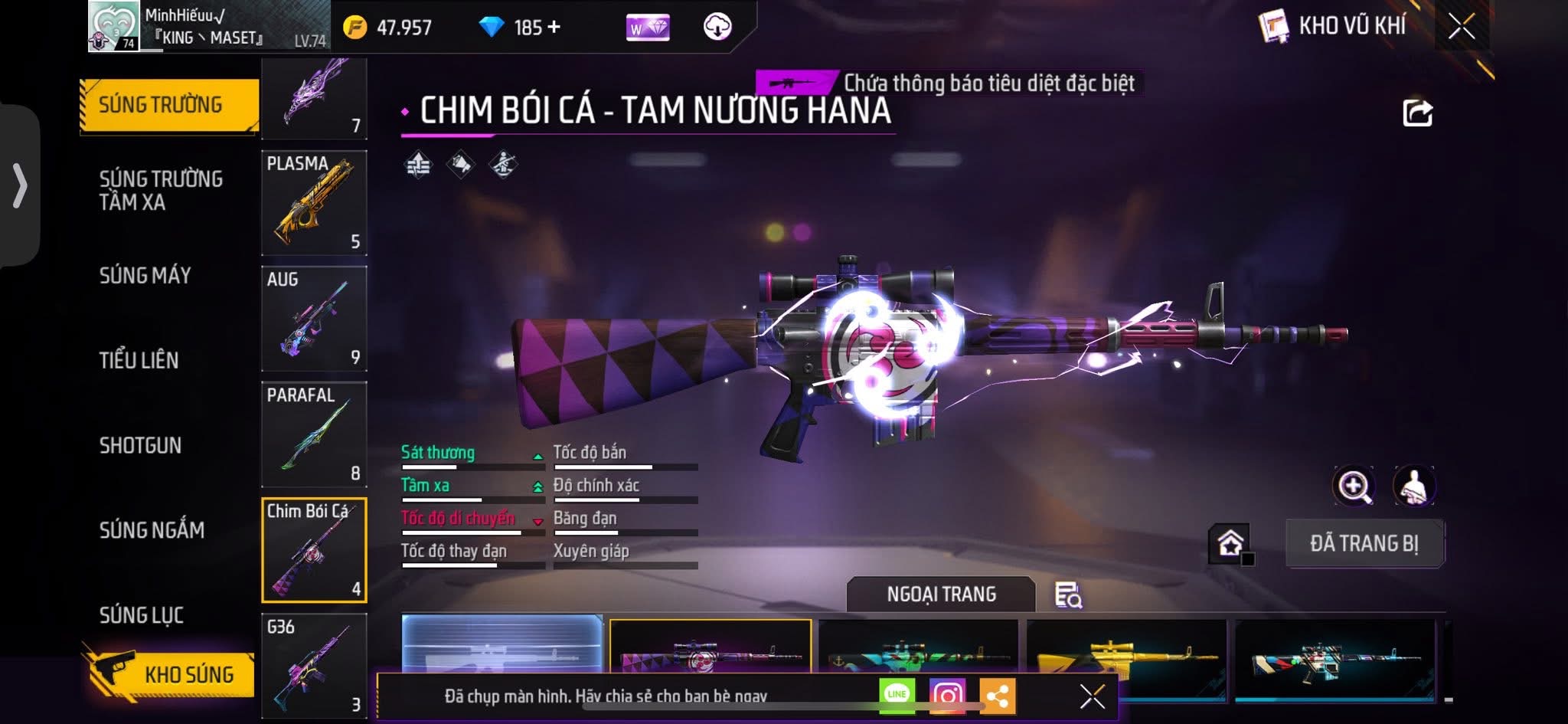
Task: Switch to Súng Trường Tầm Xa category
Action: (161, 190)
